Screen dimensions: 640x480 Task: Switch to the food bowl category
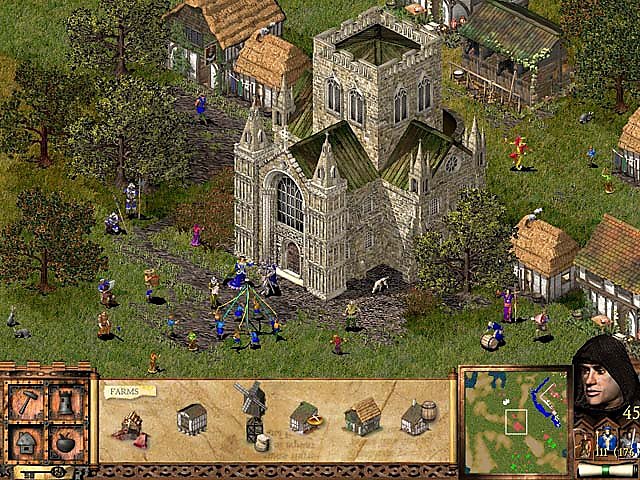click(65, 441)
